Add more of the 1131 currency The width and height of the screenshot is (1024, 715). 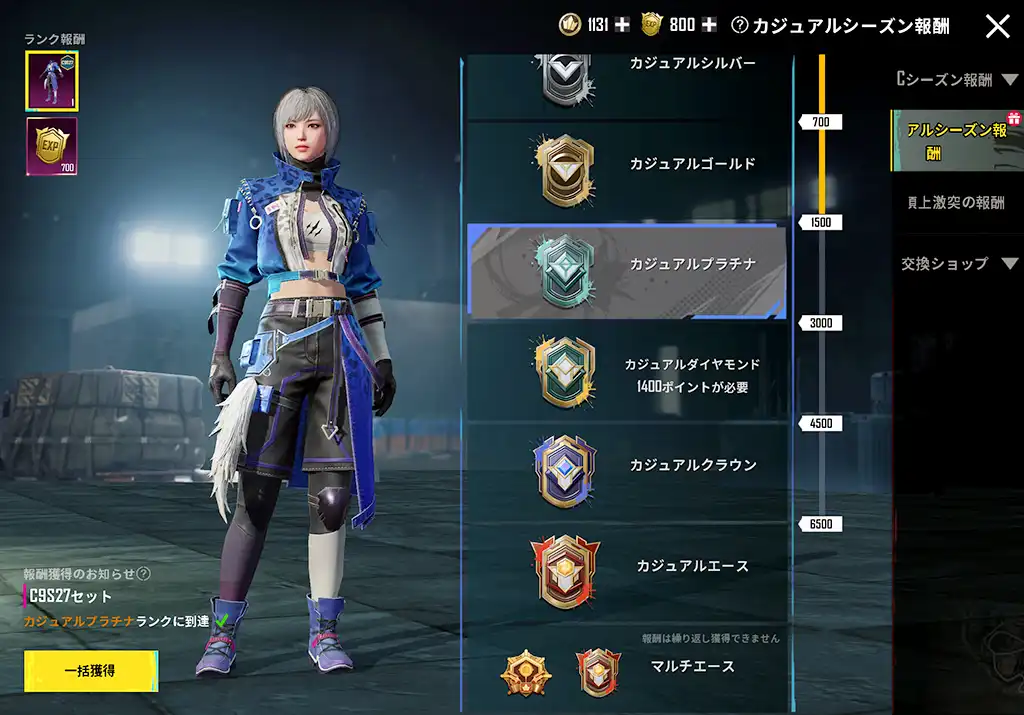pyautogui.click(x=623, y=25)
